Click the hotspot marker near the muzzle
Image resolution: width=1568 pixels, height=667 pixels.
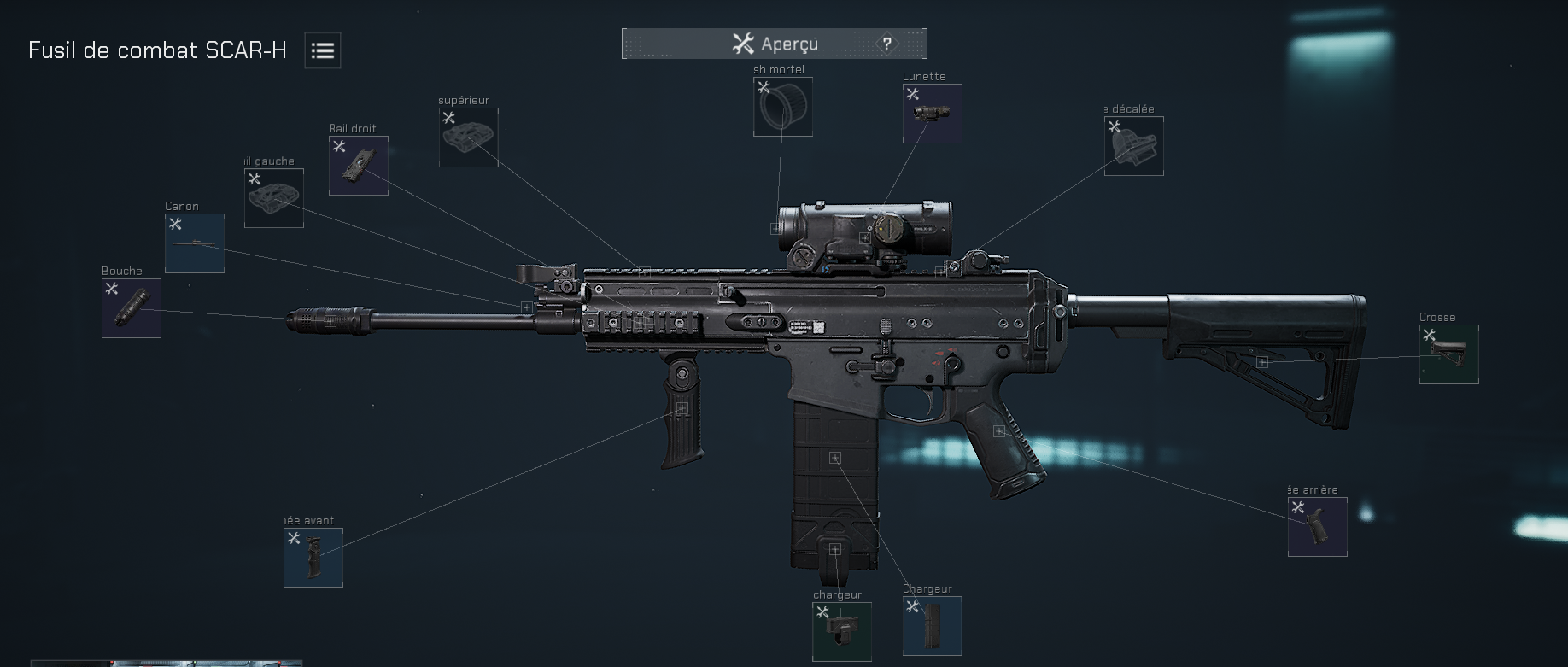tap(329, 323)
